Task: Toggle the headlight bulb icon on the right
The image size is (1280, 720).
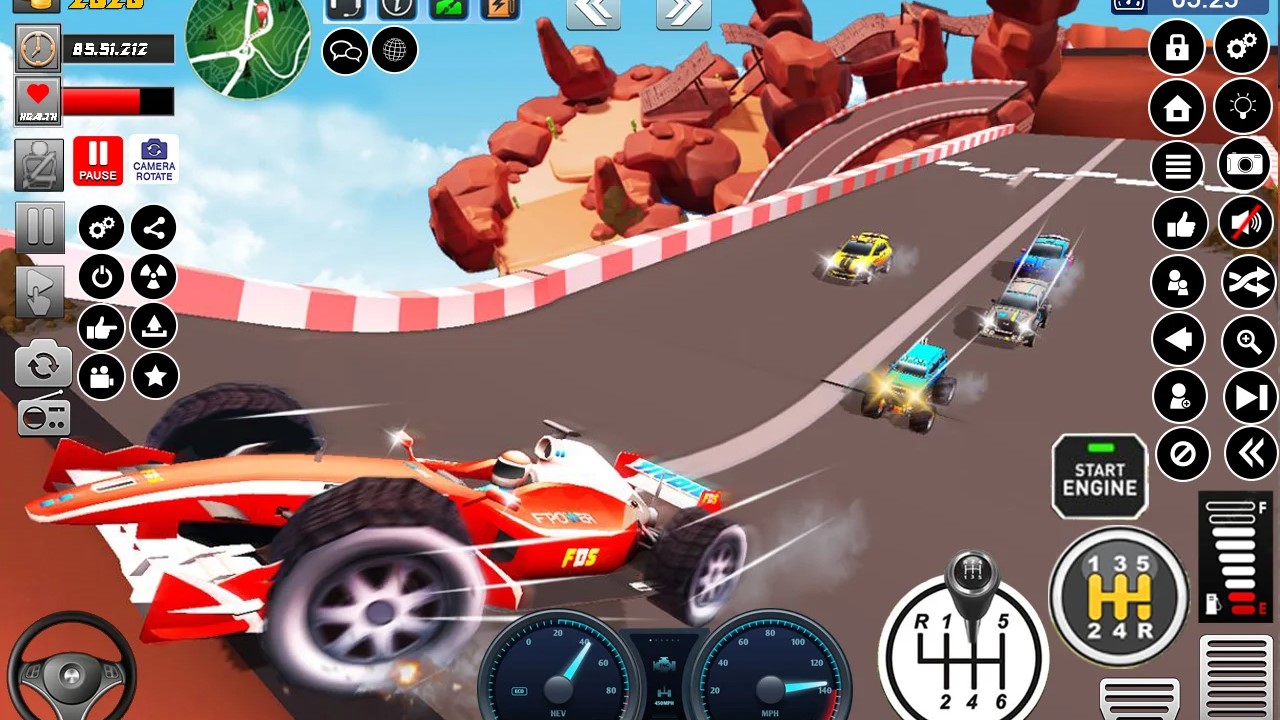Action: (1243, 107)
